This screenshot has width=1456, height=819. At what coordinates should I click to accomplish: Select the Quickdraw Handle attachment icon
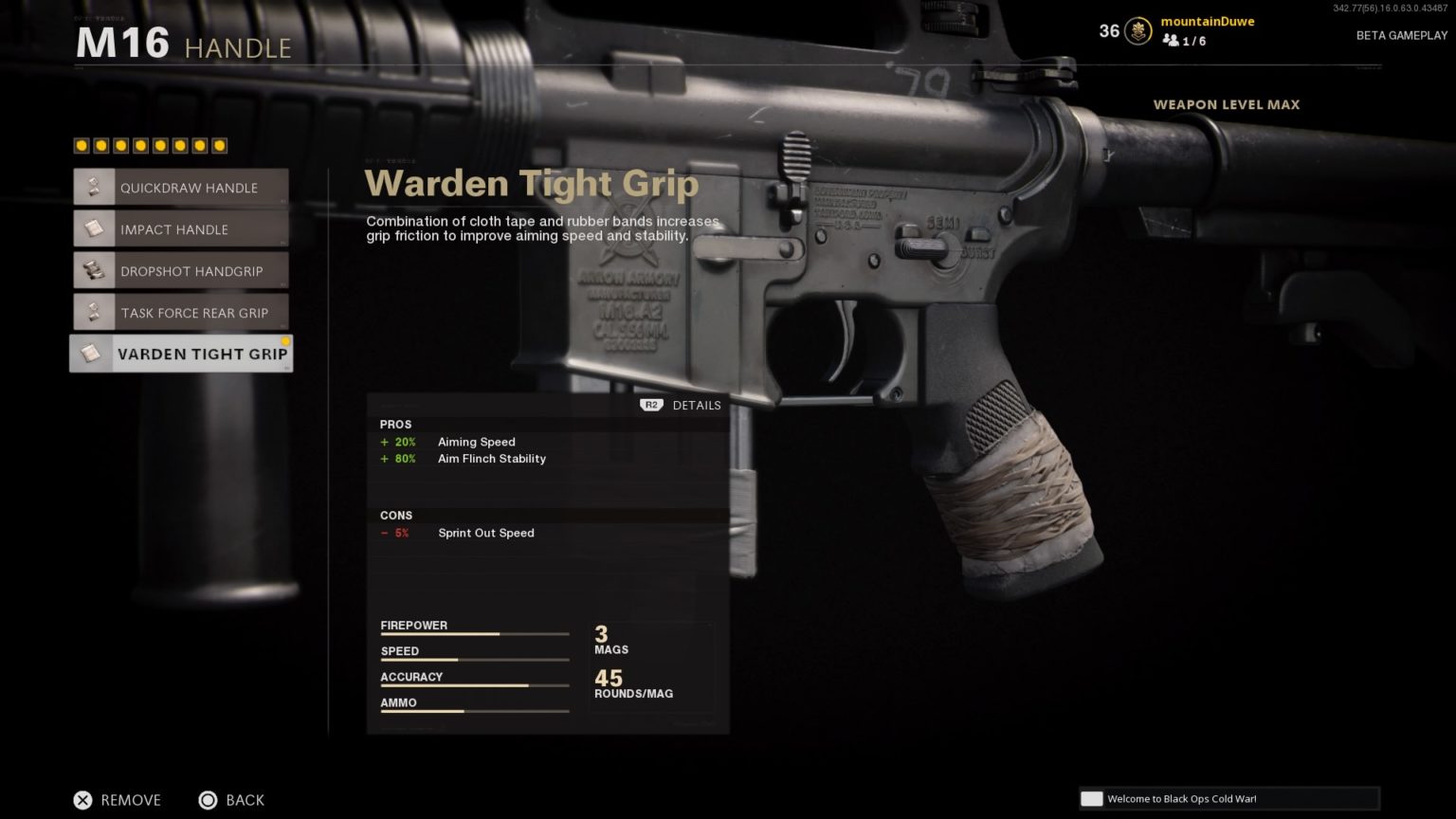pos(94,187)
